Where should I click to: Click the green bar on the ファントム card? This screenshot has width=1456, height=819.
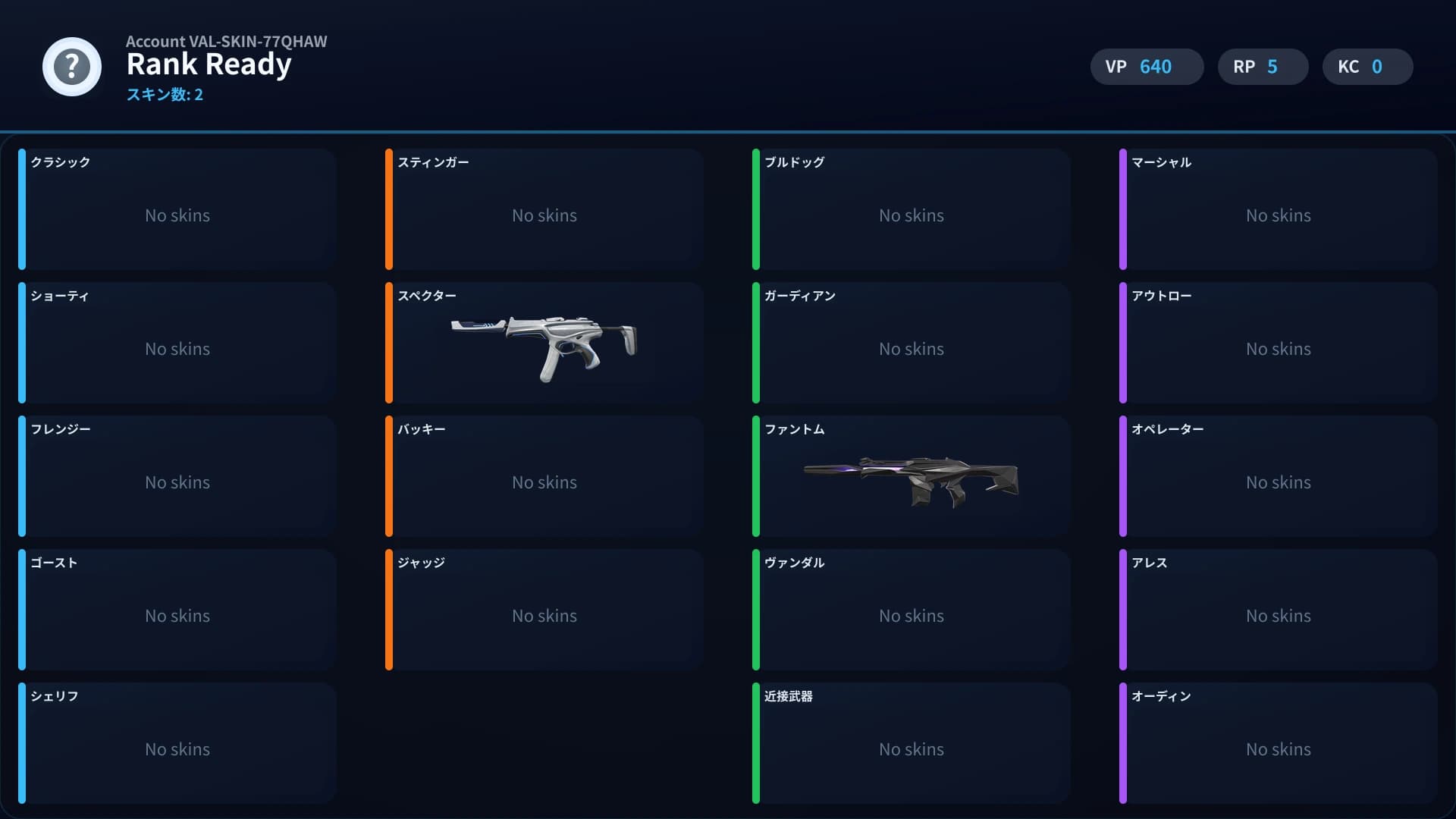point(757,476)
